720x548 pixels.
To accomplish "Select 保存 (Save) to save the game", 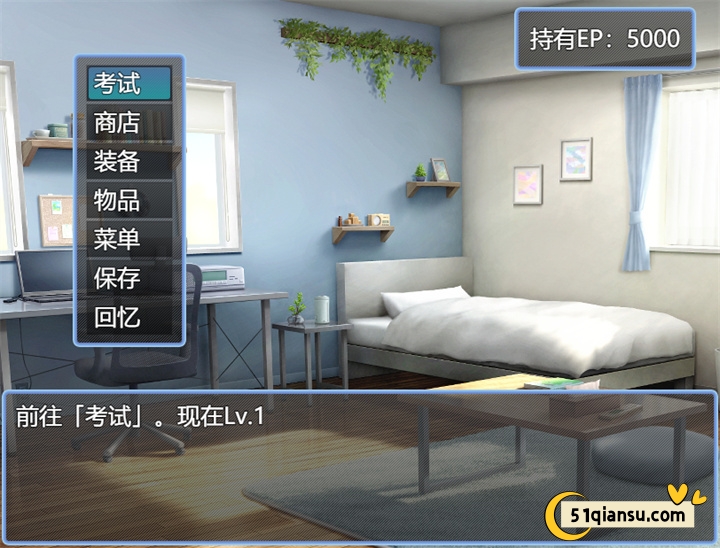I will (x=129, y=278).
